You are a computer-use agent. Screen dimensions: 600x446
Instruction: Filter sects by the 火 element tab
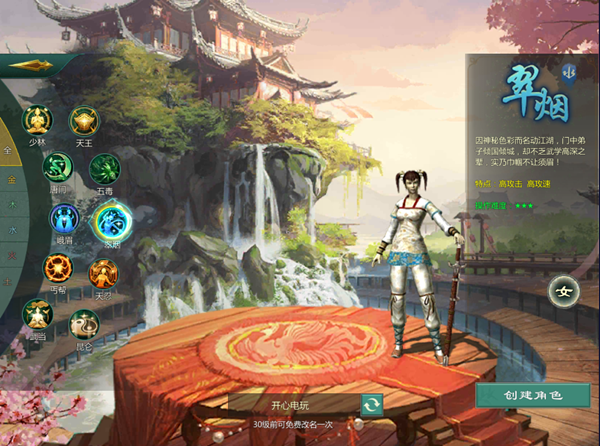click(11, 256)
